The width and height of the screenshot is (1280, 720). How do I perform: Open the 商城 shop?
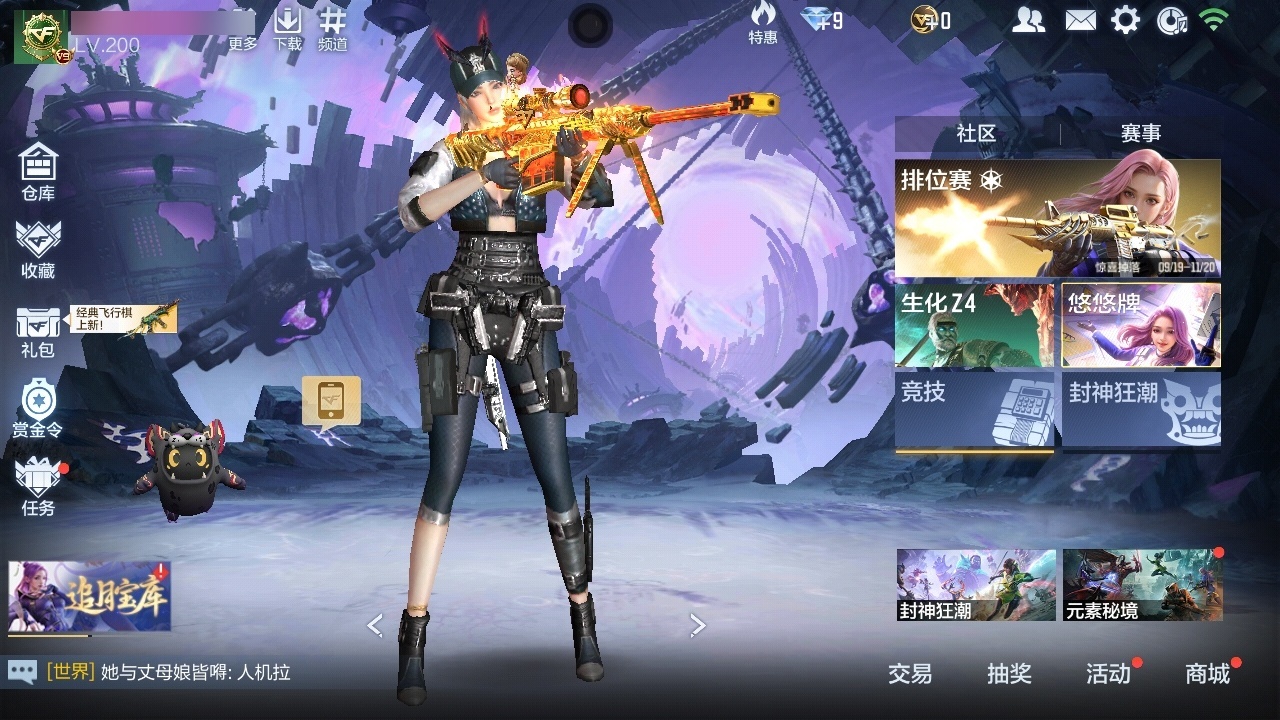(1207, 674)
